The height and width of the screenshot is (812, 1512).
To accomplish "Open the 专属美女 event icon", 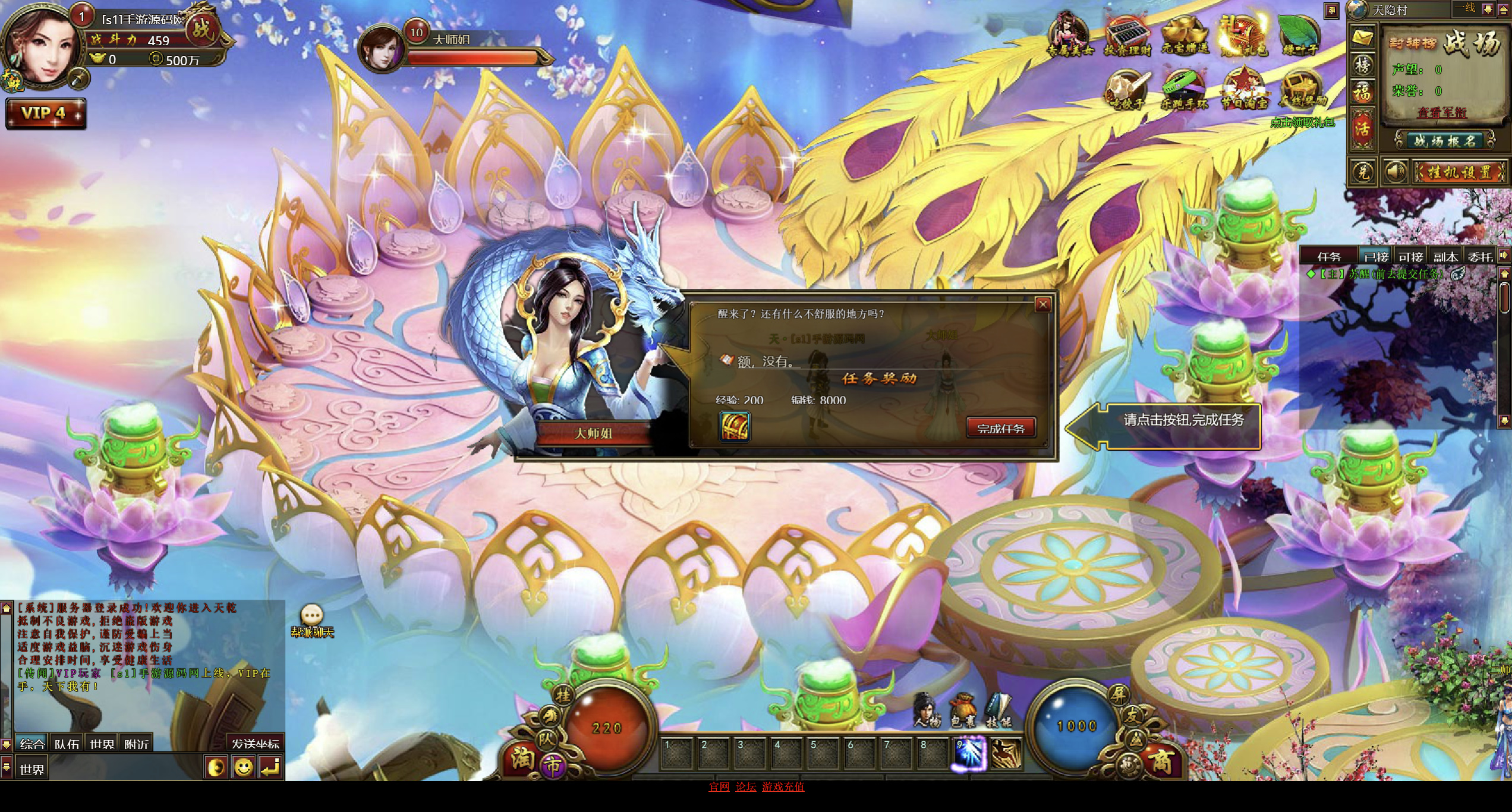I will tap(1069, 36).
